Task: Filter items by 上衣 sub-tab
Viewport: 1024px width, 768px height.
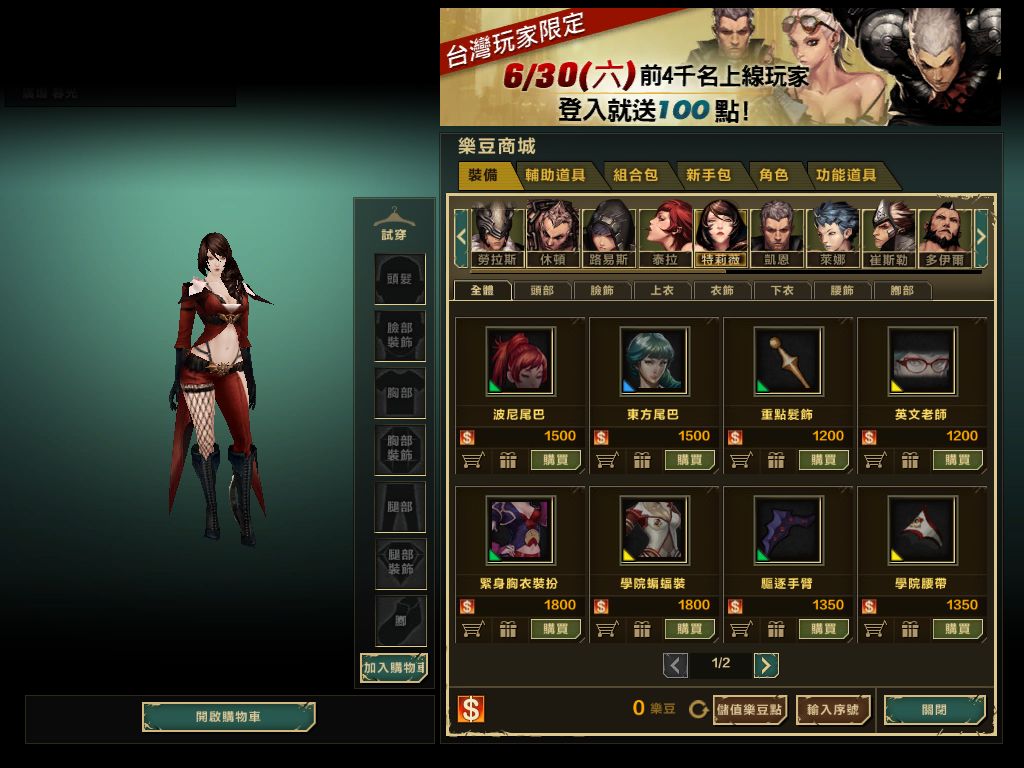Action: pyautogui.click(x=662, y=291)
